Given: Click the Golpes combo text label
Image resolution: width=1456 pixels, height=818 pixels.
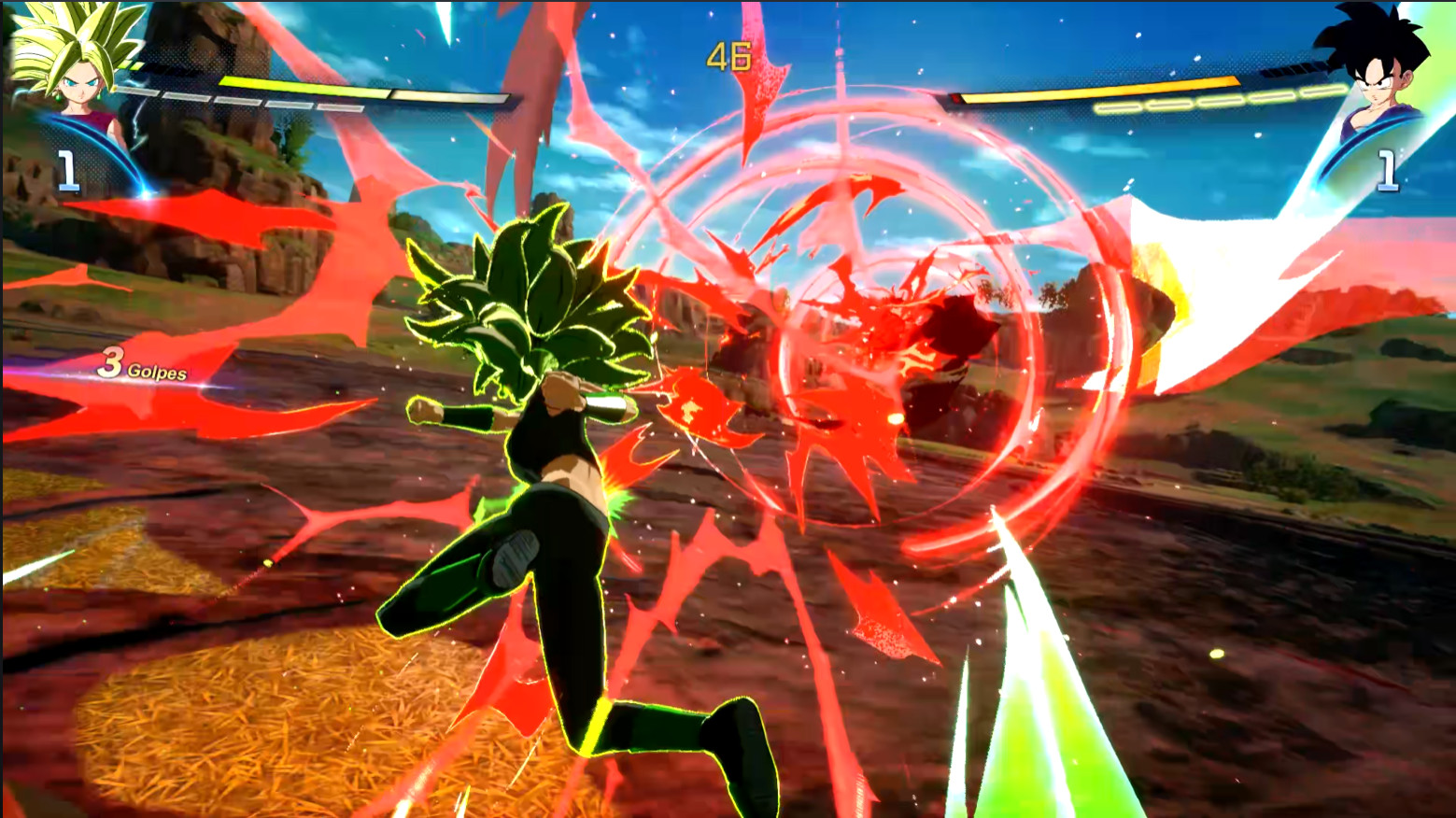Looking at the screenshot, I should tap(159, 372).
